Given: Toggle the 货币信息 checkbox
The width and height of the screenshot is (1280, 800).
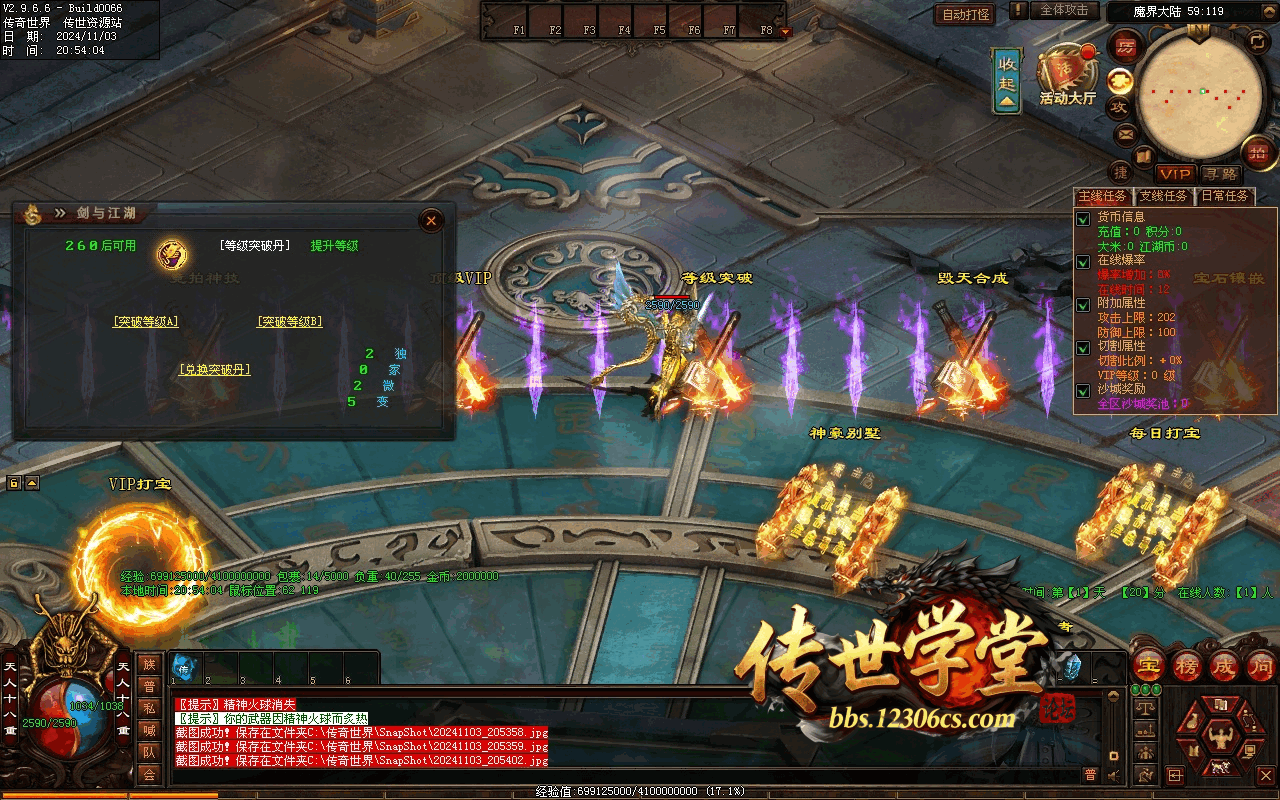Looking at the screenshot, I should [1083, 218].
